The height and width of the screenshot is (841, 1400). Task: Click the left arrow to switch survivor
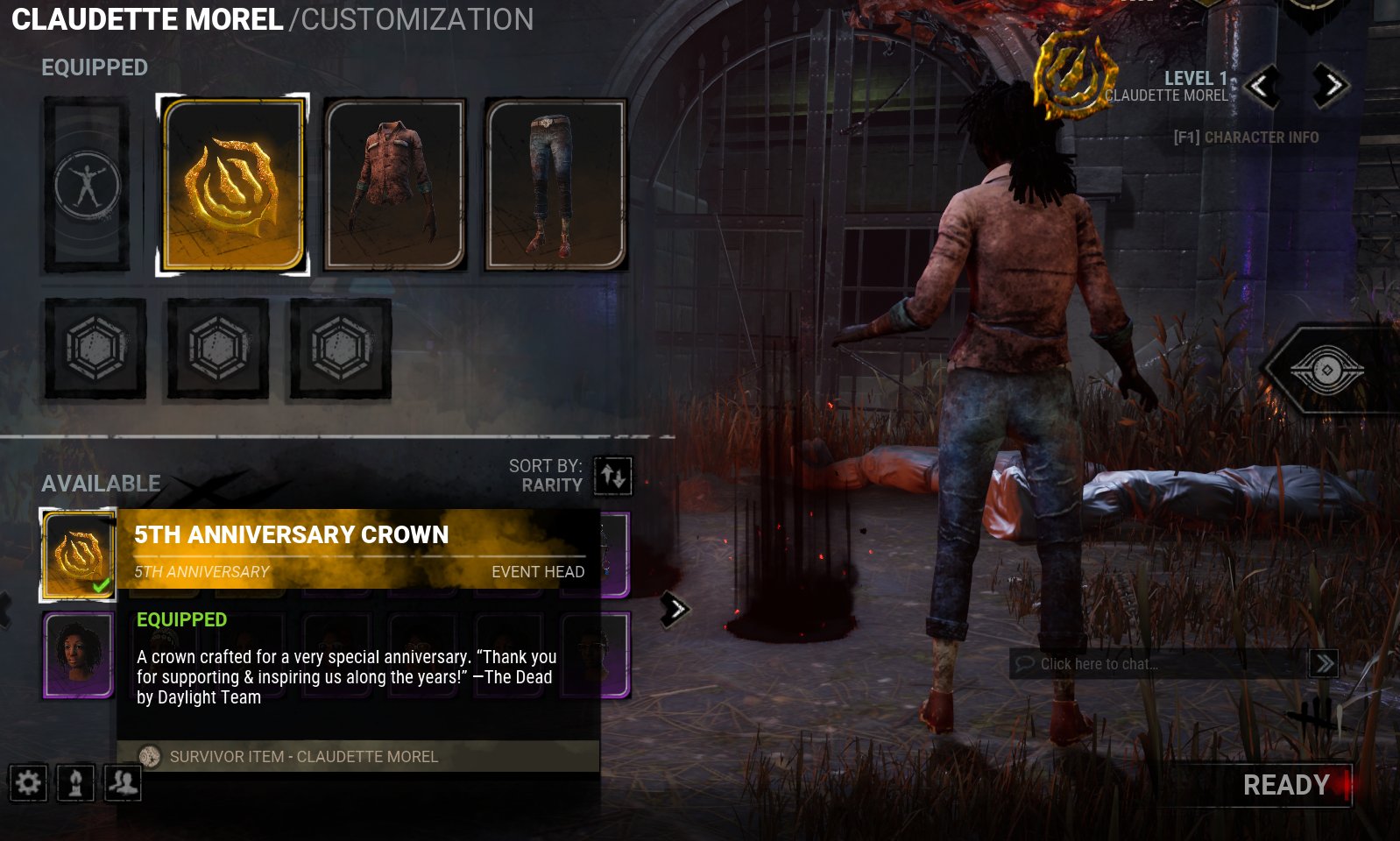1263,87
